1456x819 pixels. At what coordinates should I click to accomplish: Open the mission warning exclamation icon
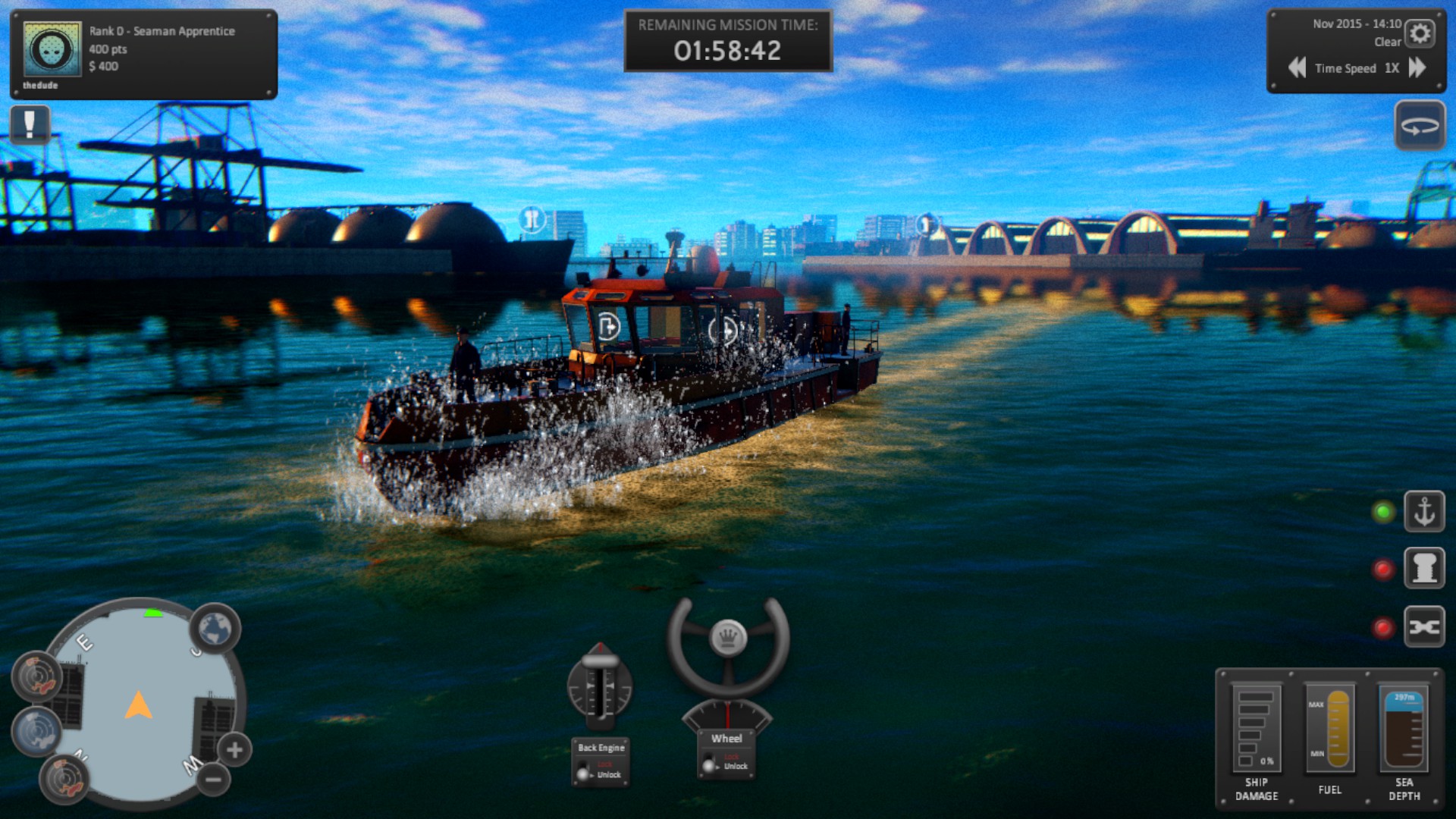click(30, 124)
